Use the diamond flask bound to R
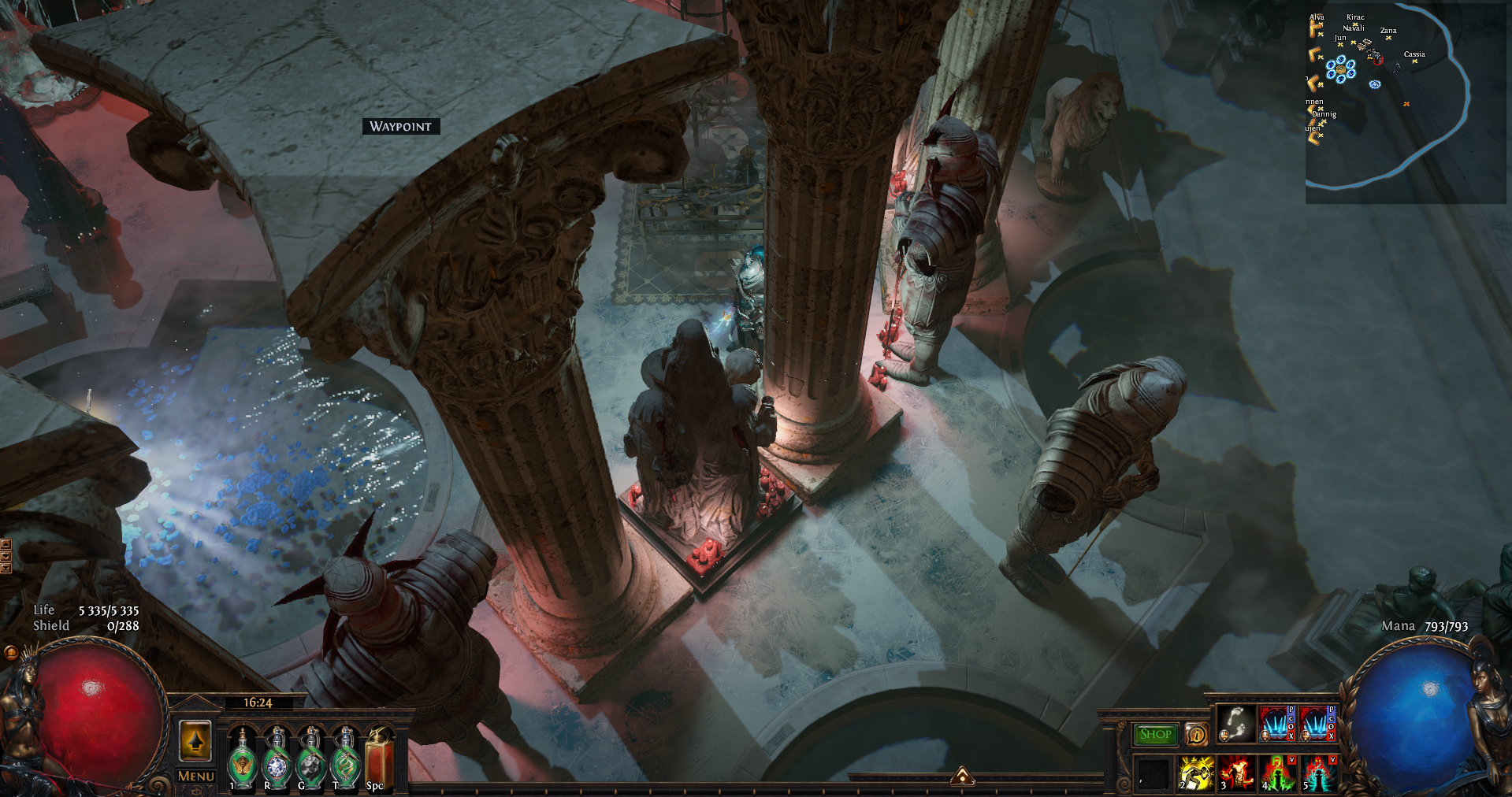 277,758
